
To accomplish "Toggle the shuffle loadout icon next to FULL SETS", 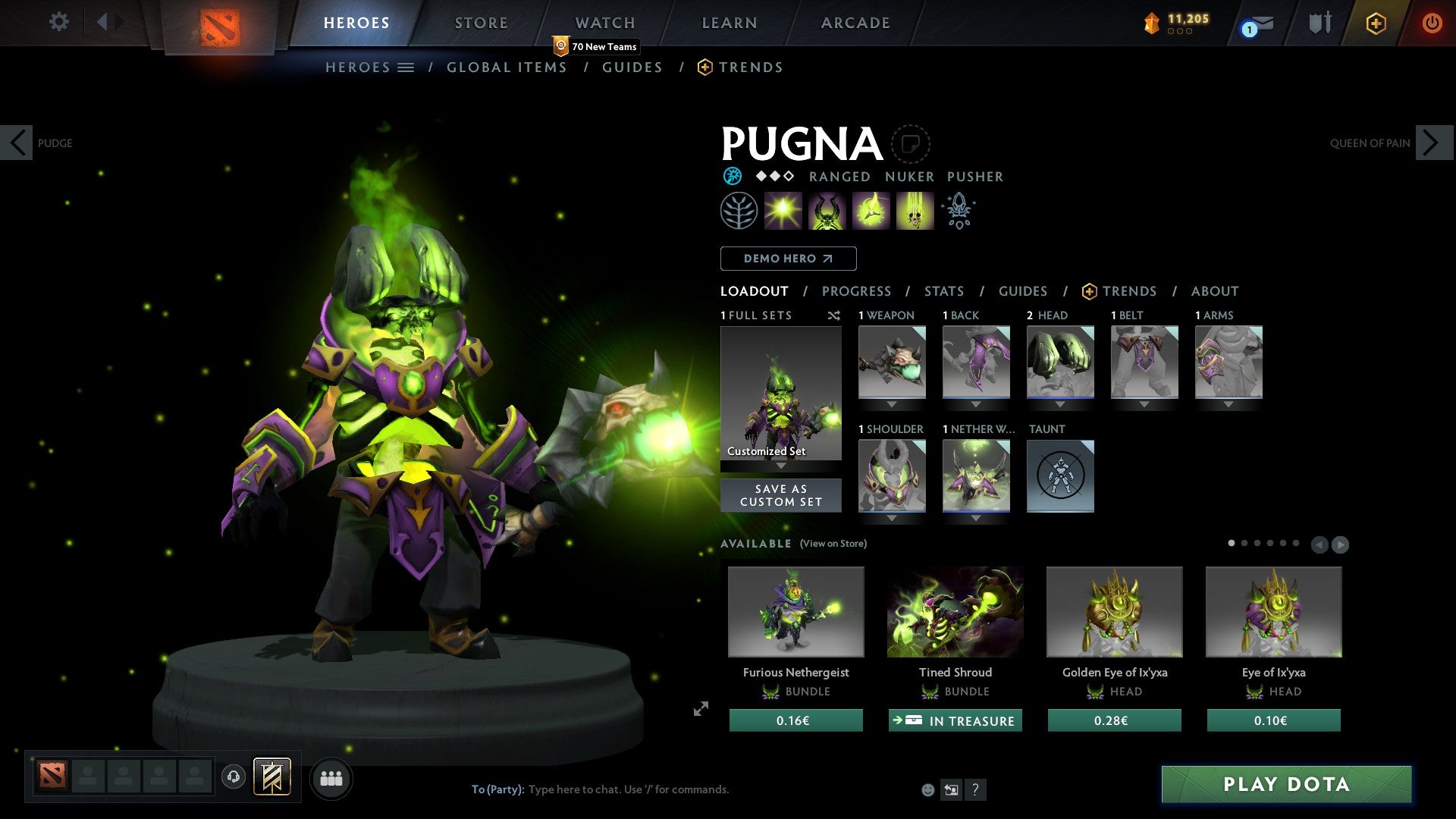I will [833, 315].
